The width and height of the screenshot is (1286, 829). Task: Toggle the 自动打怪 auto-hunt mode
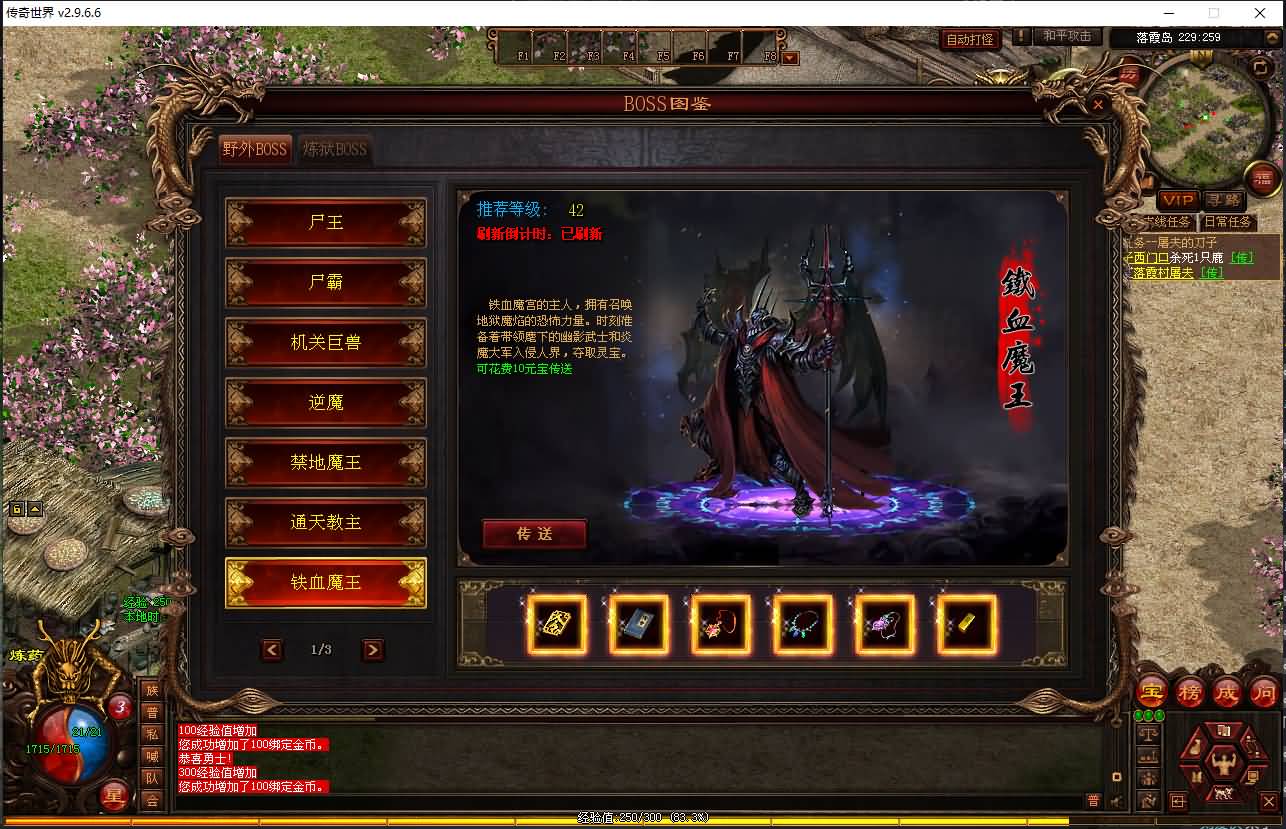970,37
